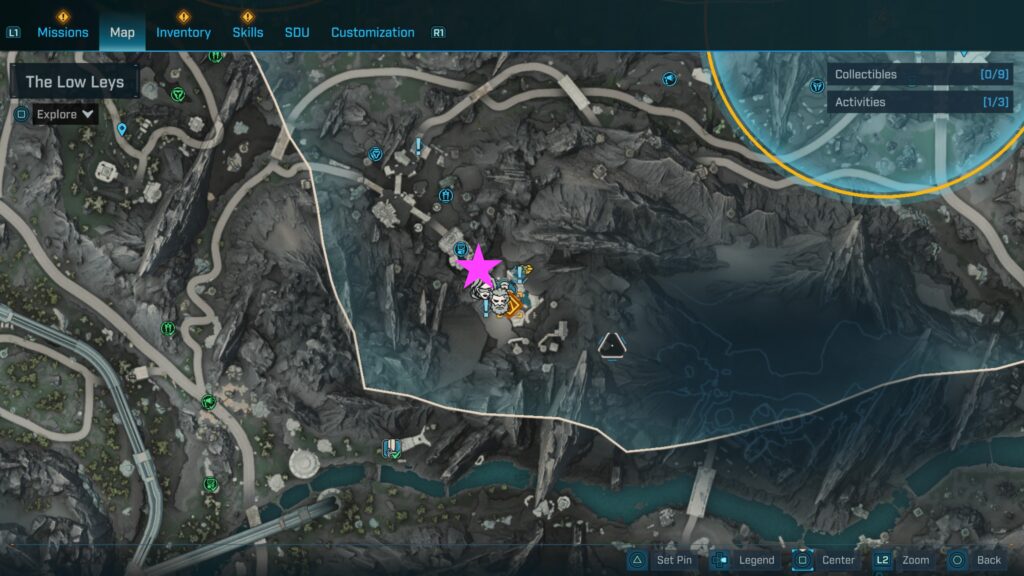Click the pink star map marker
Viewport: 1024px width, 576px height.
pos(480,267)
